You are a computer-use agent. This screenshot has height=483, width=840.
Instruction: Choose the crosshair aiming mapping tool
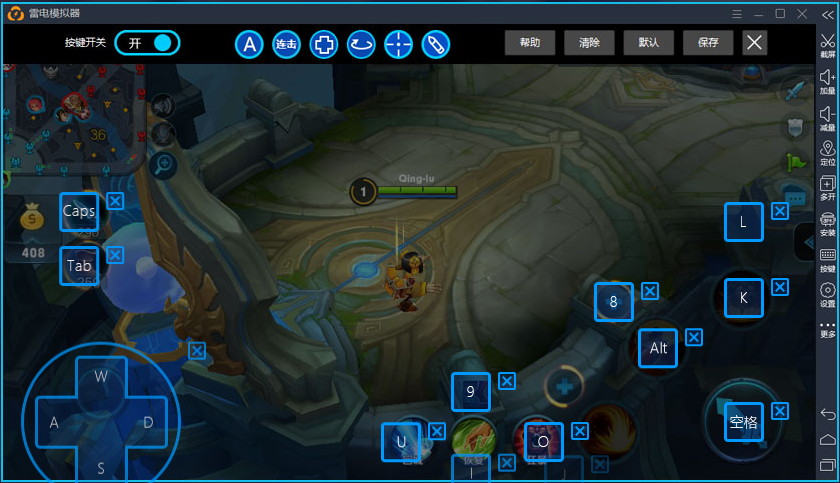click(x=398, y=44)
